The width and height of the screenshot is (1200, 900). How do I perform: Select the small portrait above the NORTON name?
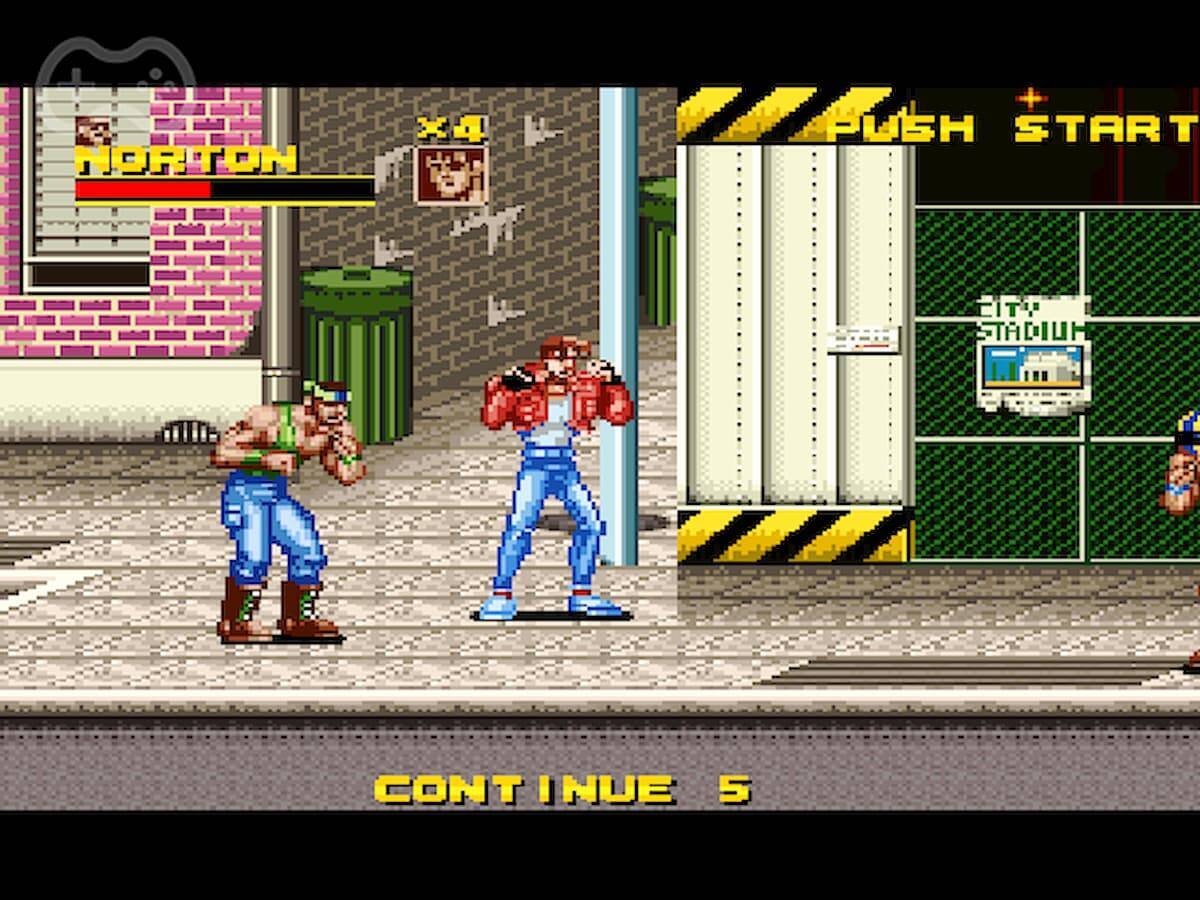click(x=93, y=130)
